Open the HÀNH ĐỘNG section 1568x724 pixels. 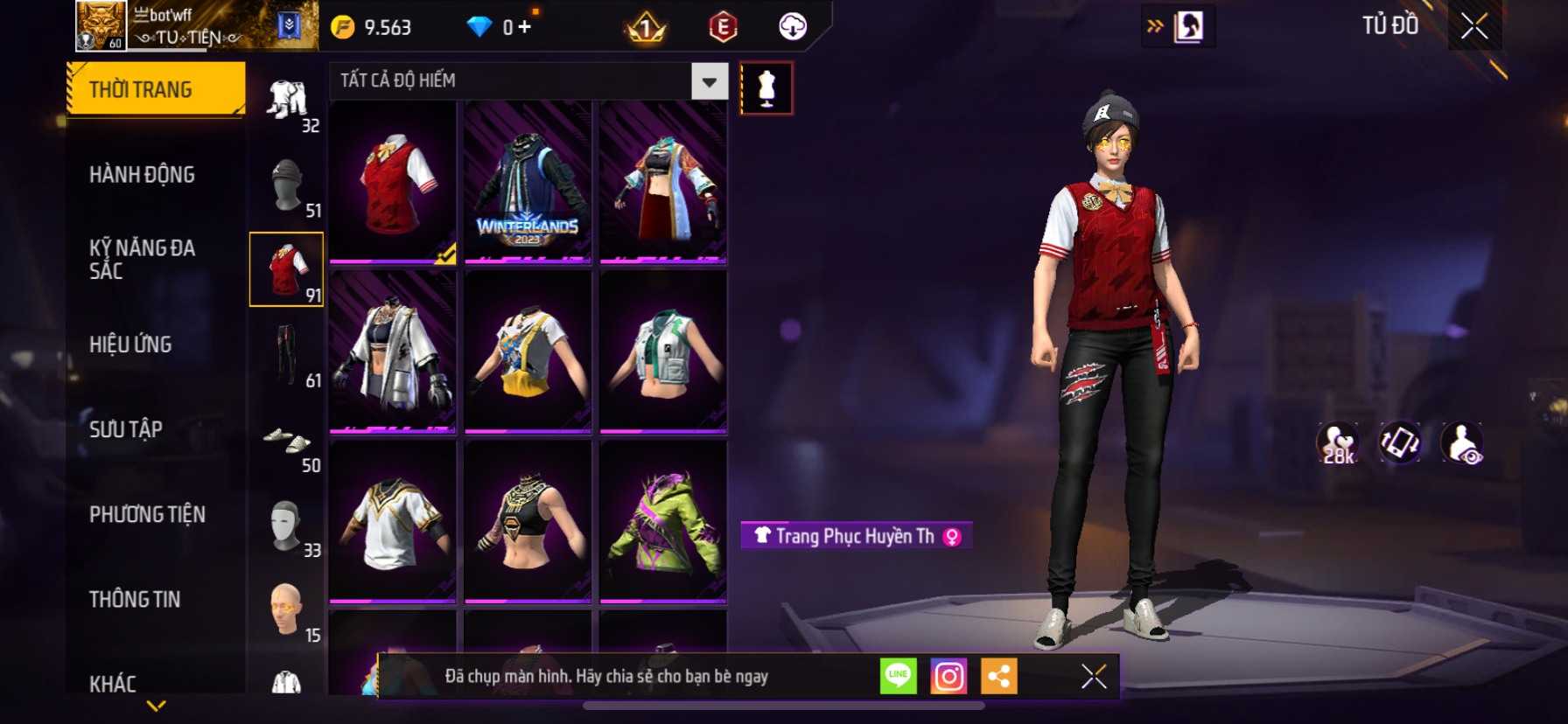(x=142, y=175)
